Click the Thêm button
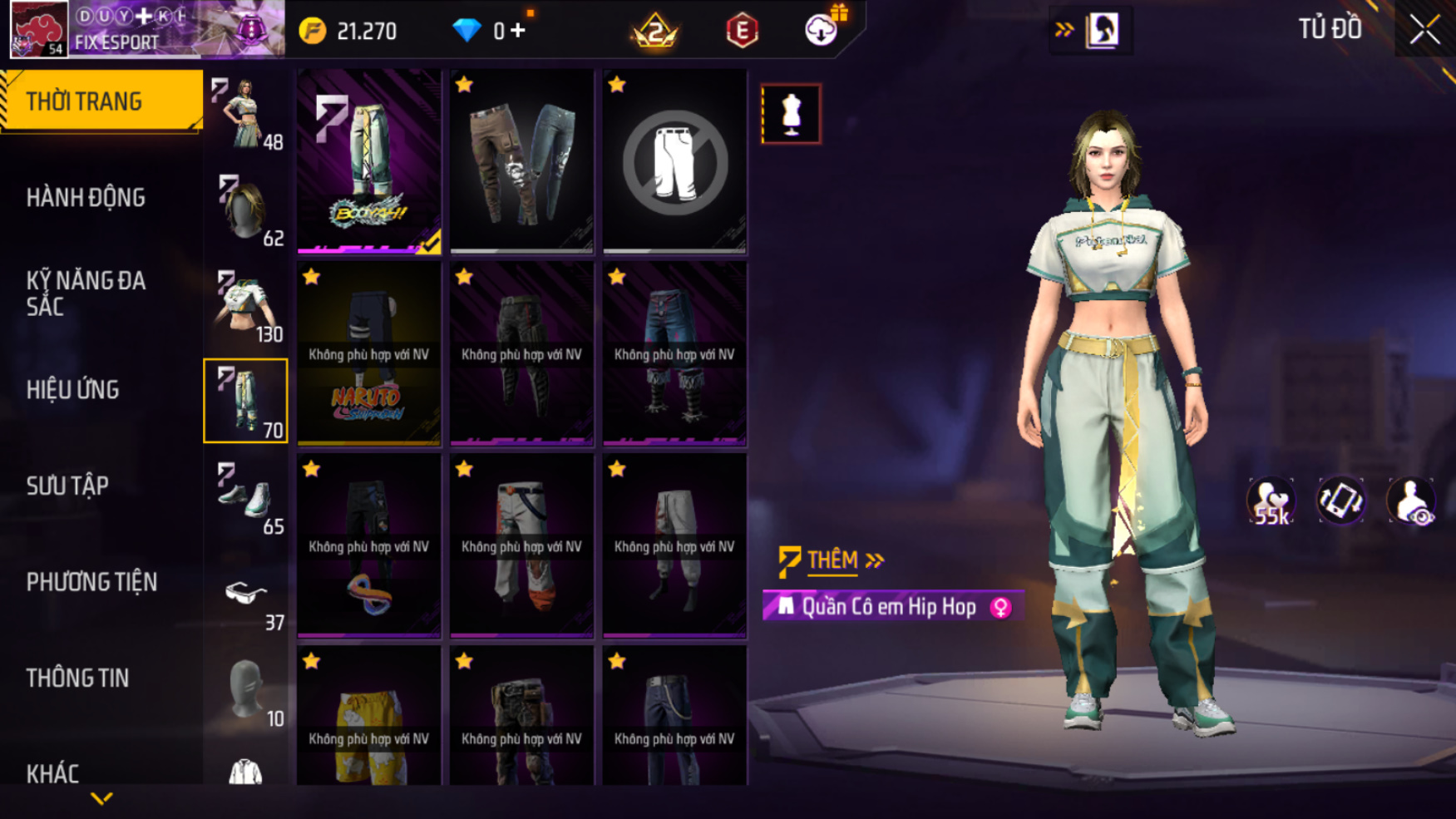Image resolution: width=1456 pixels, height=819 pixels. [x=832, y=560]
